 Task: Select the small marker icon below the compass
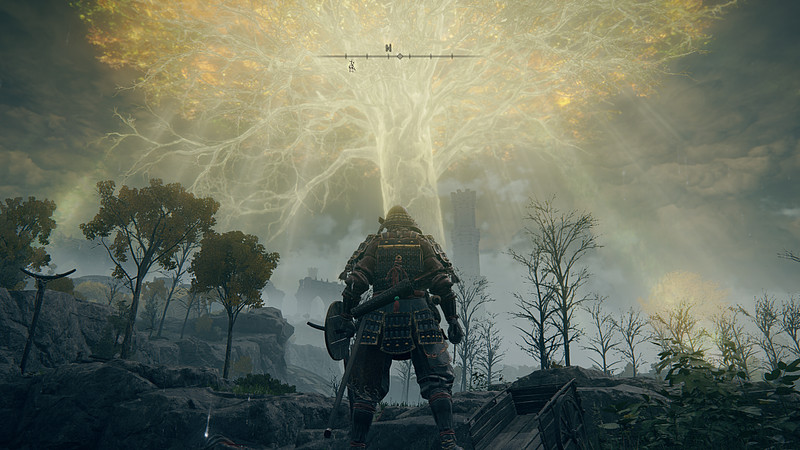coord(352,67)
